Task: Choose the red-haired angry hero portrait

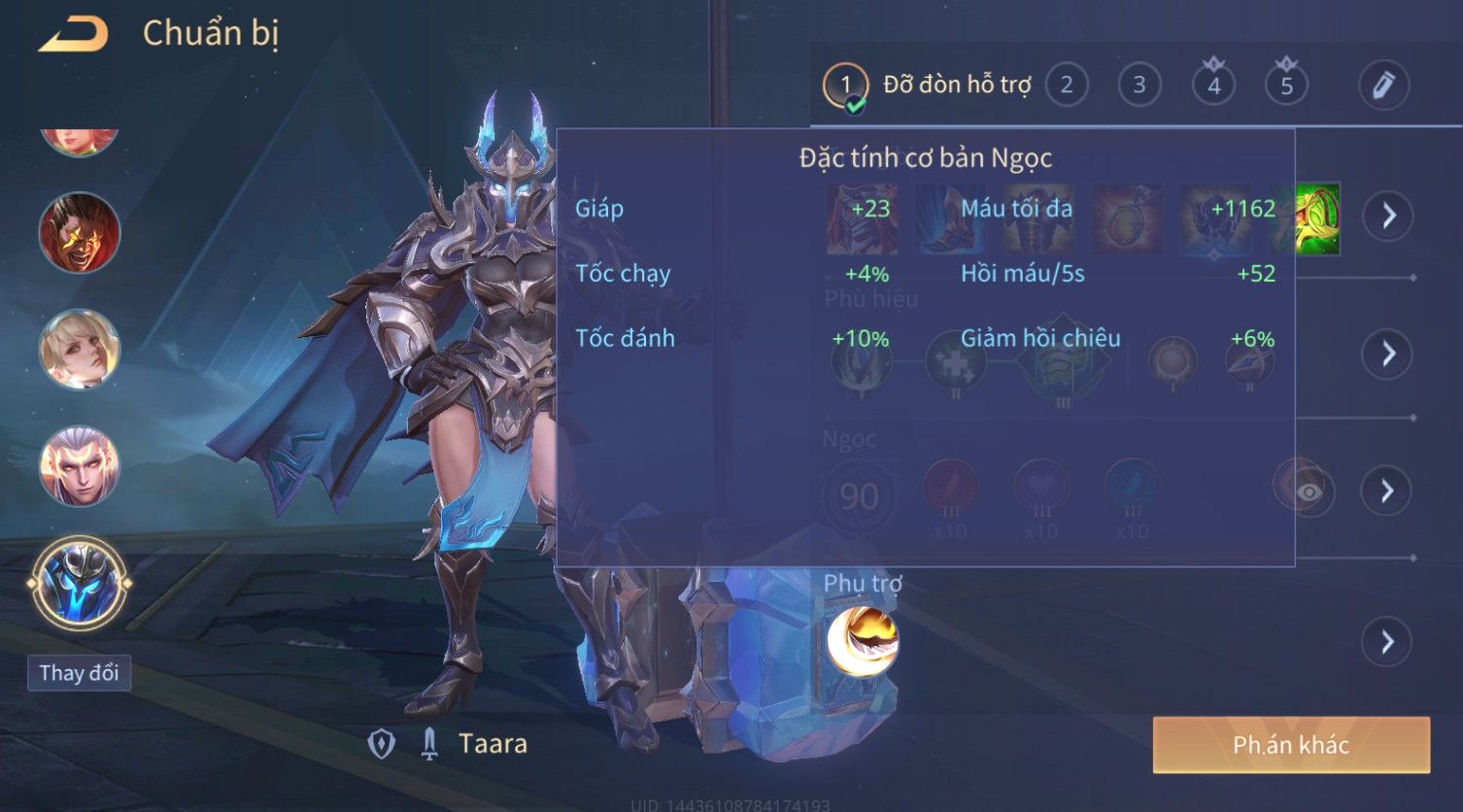Action: click(x=80, y=233)
